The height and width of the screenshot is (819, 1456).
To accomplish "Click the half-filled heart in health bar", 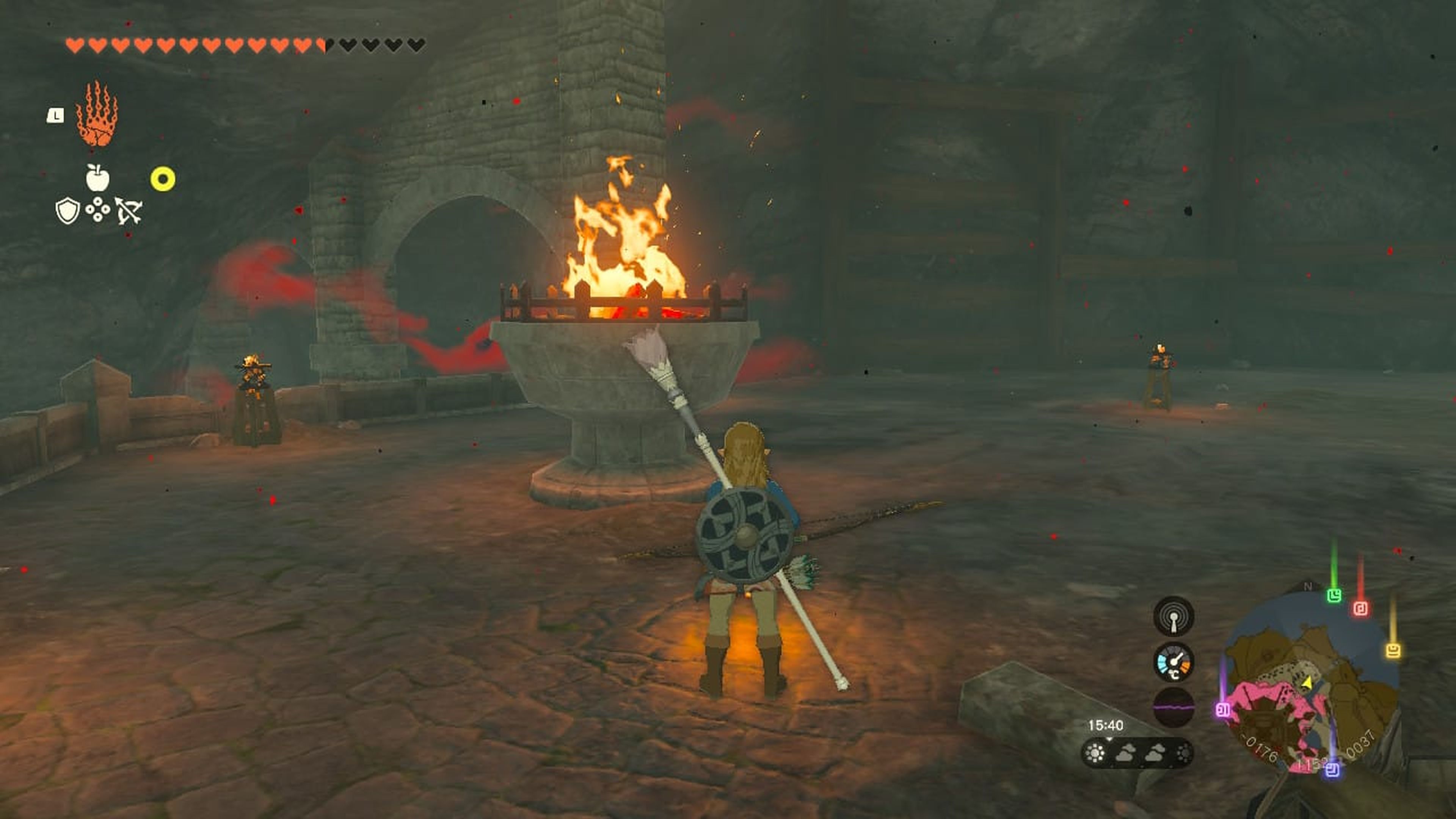I will (320, 45).
